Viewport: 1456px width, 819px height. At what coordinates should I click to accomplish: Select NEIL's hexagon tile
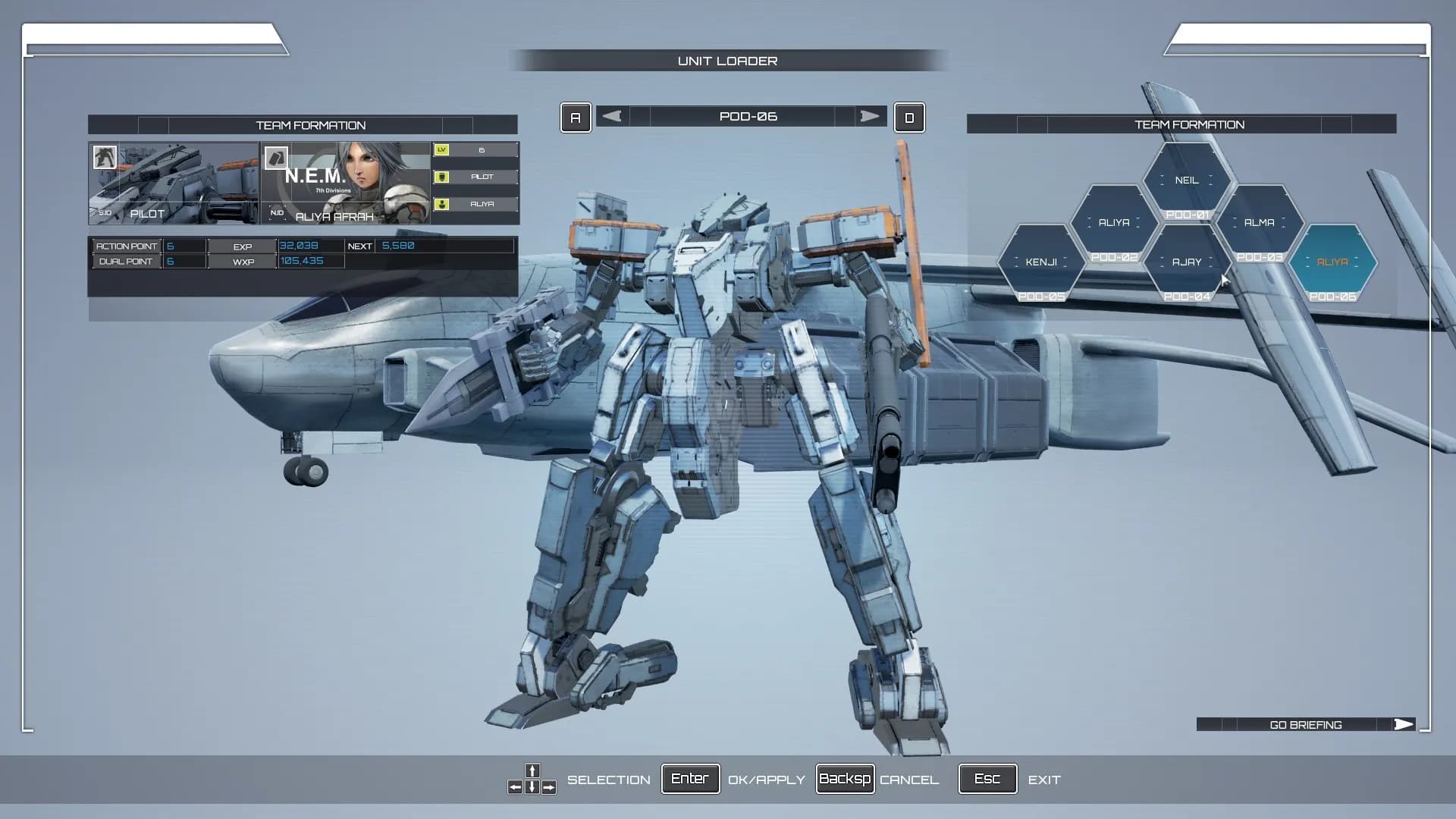coord(1187,180)
